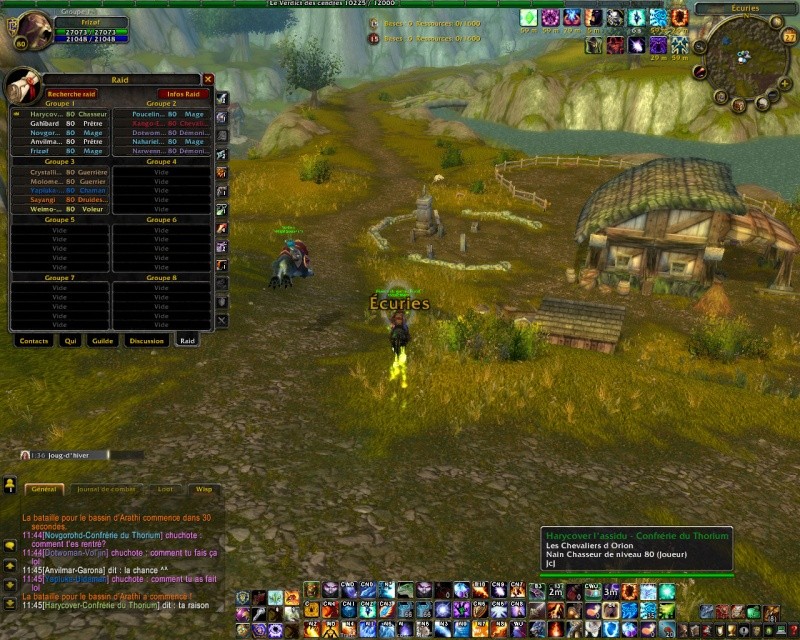Switch to the Guilde tab
This screenshot has width=800, height=640.
(102, 341)
